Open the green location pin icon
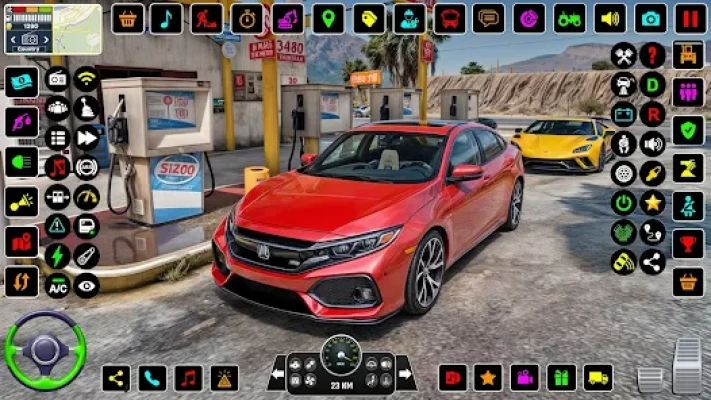 [327, 18]
